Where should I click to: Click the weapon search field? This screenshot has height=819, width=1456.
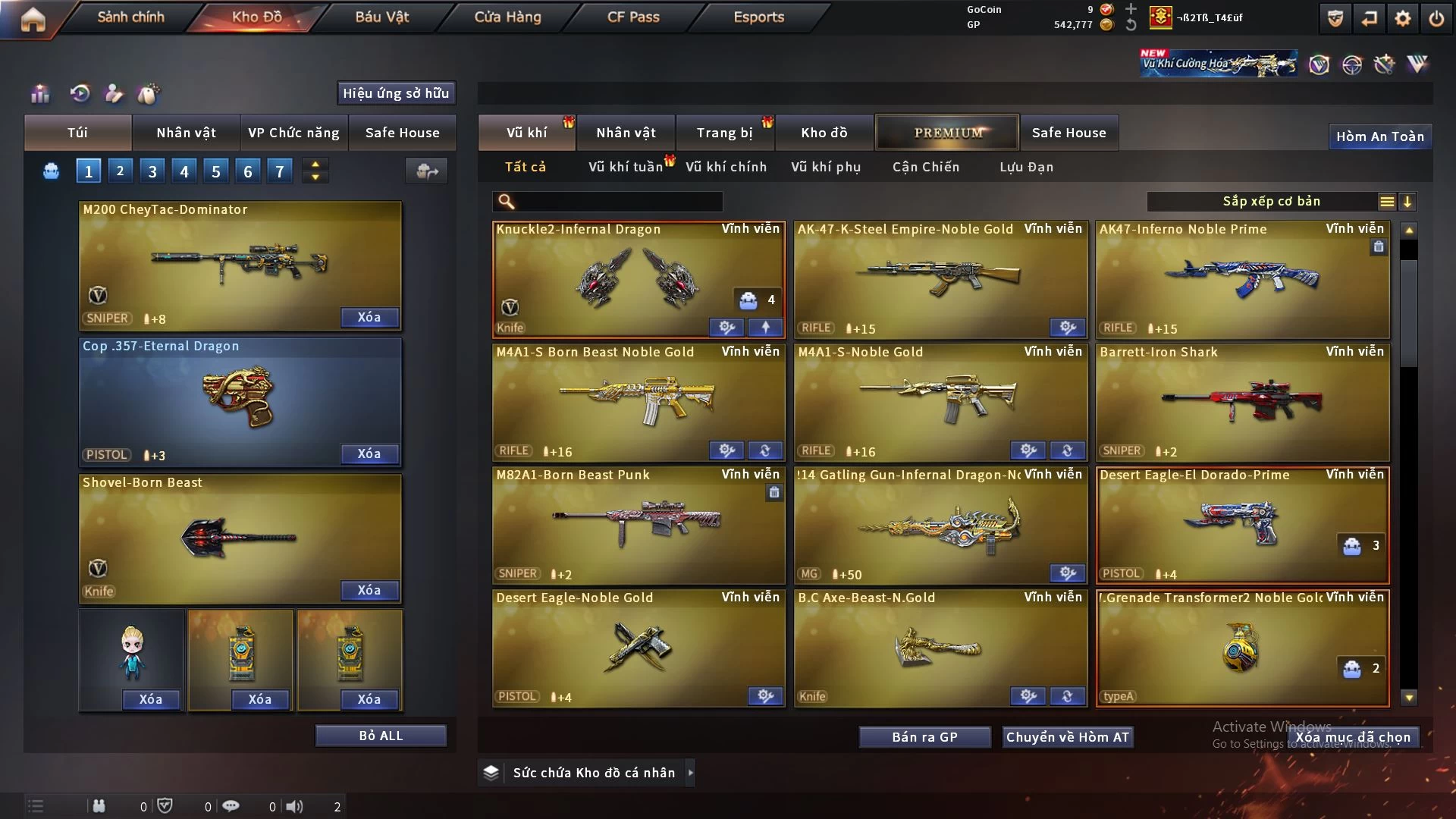[x=618, y=202]
